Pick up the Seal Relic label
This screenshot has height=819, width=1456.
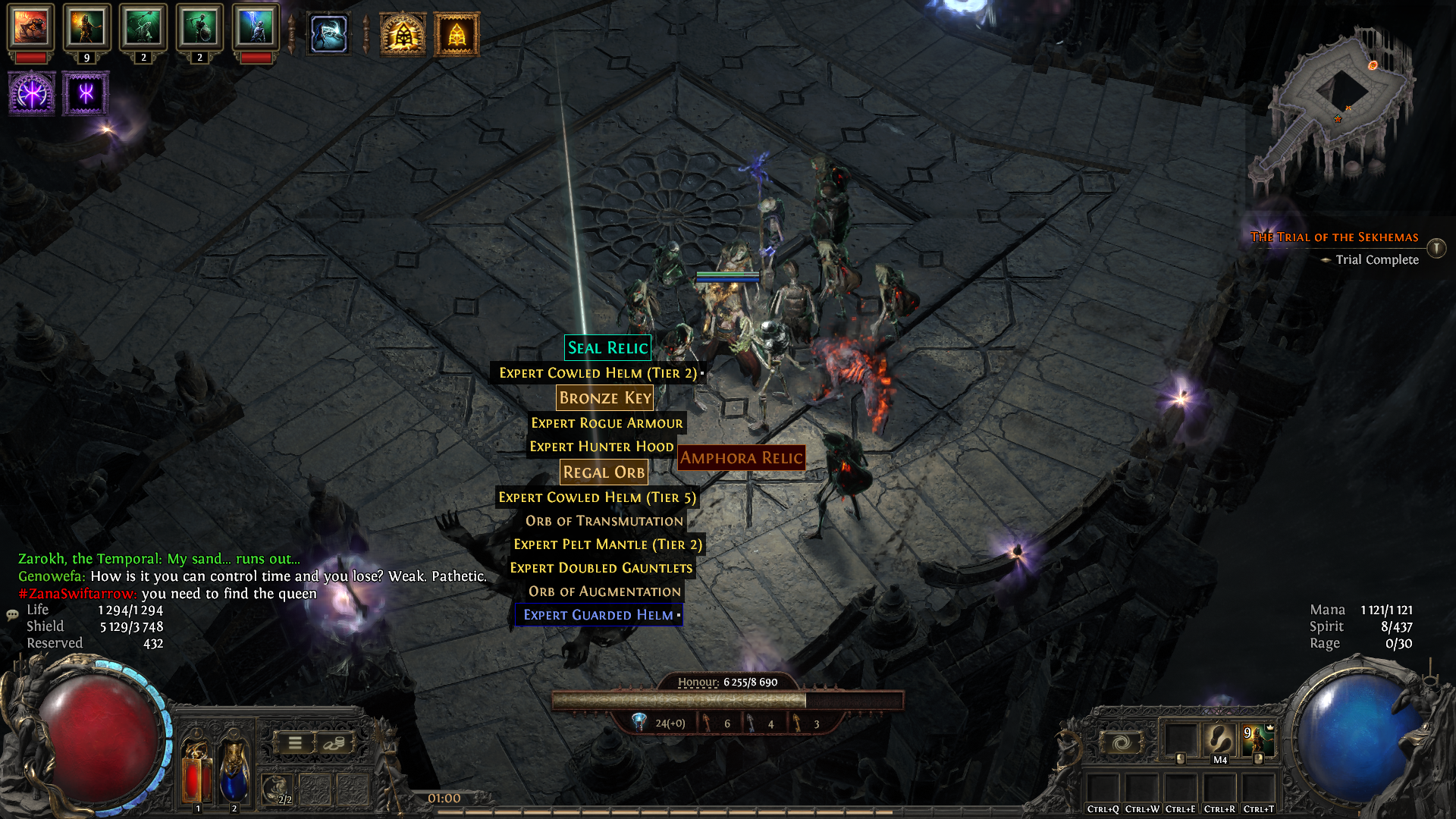pyautogui.click(x=607, y=348)
